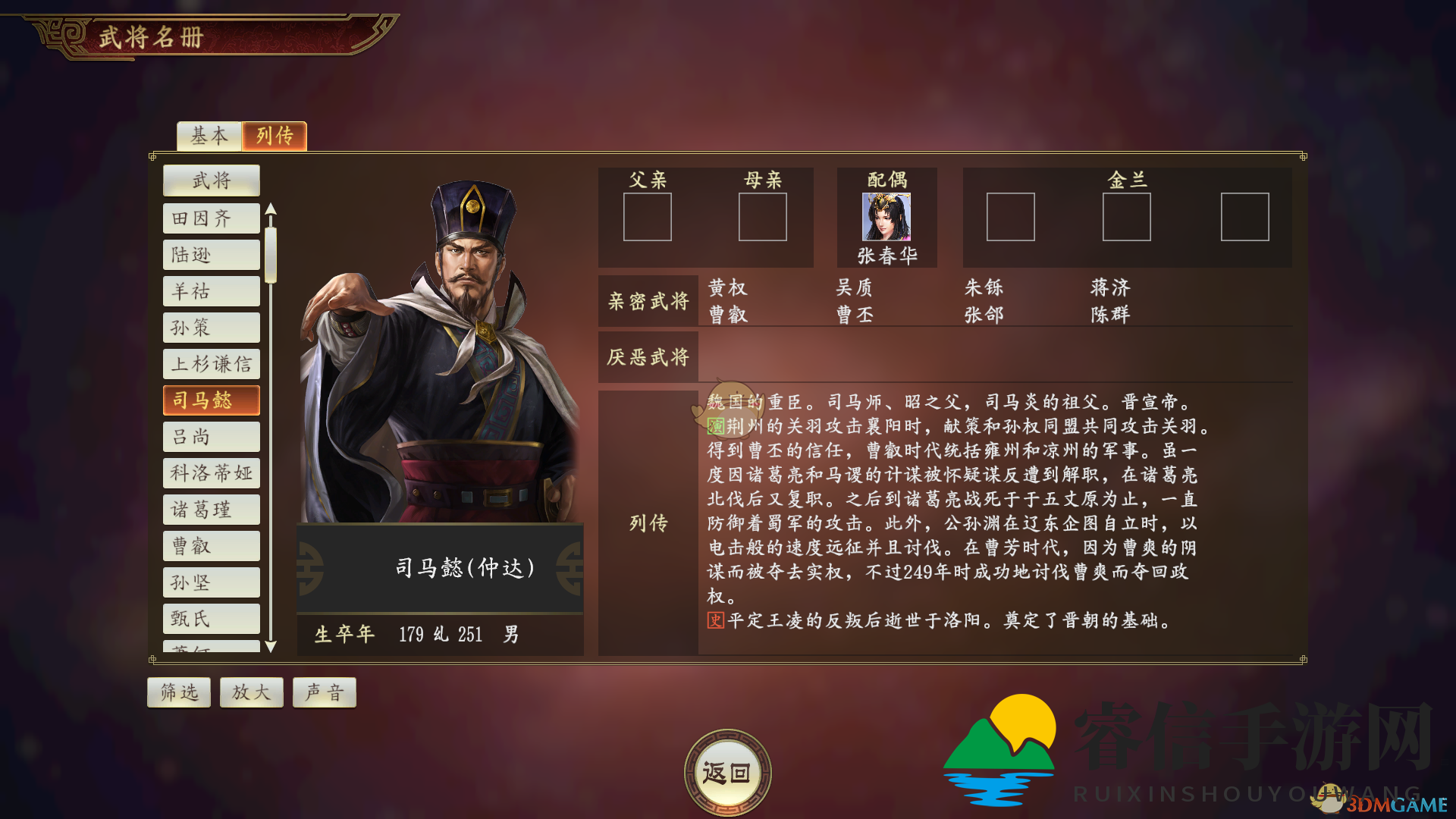Switch to the 列传 tab
This screenshot has width=1456, height=819.
(274, 136)
